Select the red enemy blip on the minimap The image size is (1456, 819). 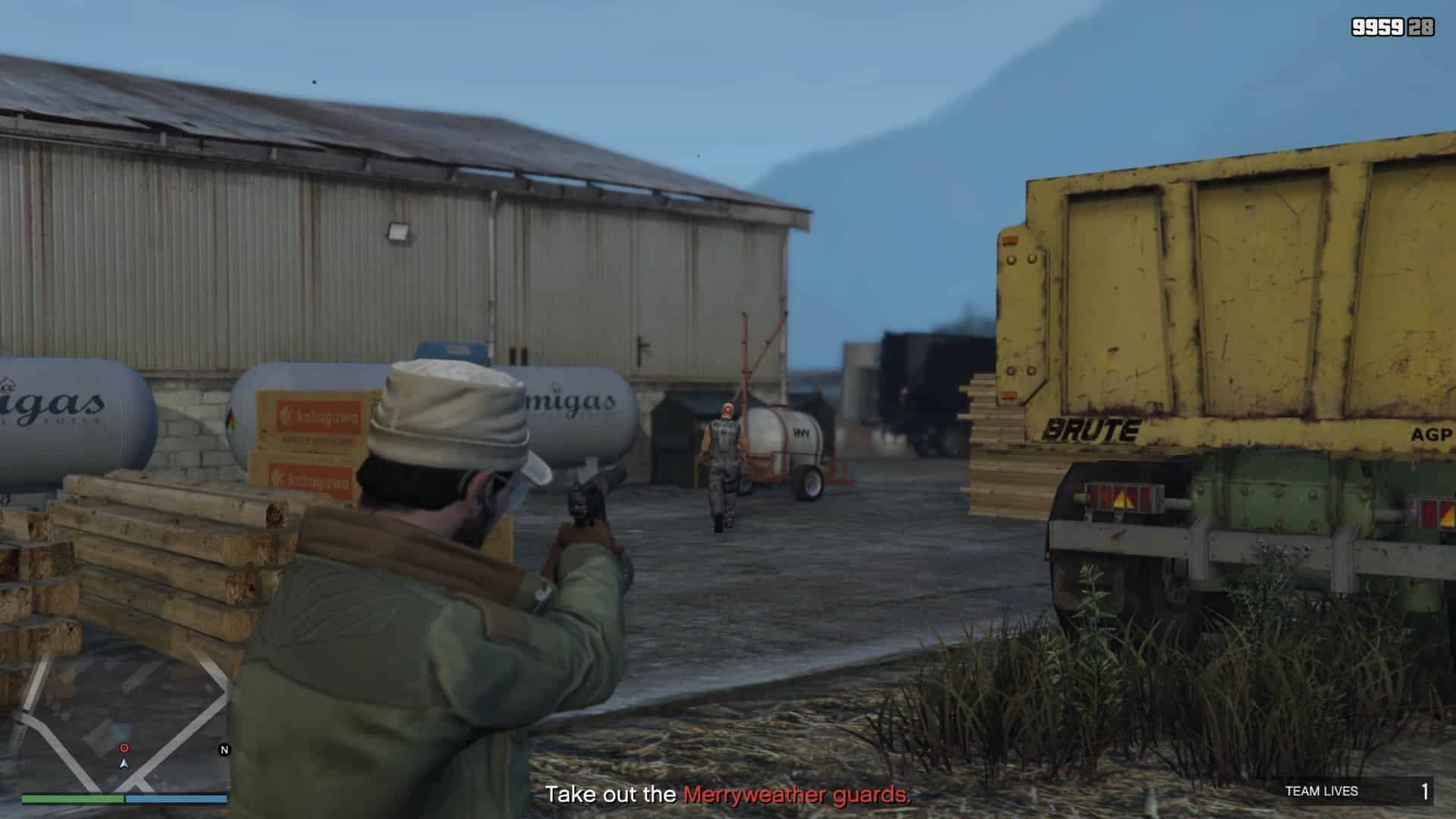[x=124, y=748]
